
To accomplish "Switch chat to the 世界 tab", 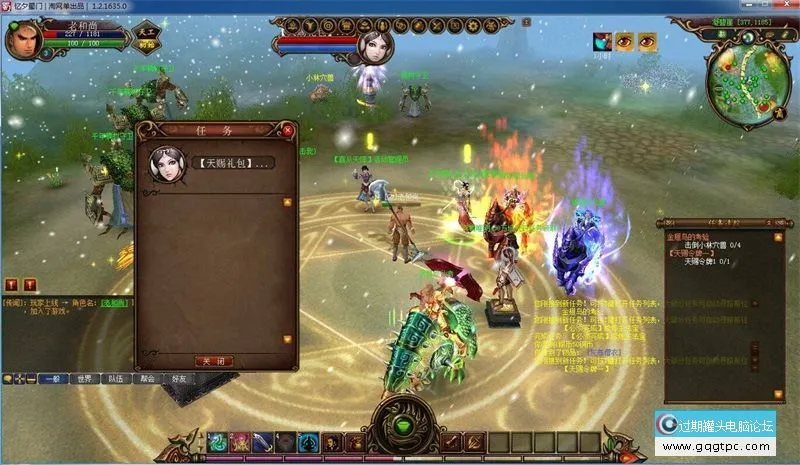I will point(84,379).
